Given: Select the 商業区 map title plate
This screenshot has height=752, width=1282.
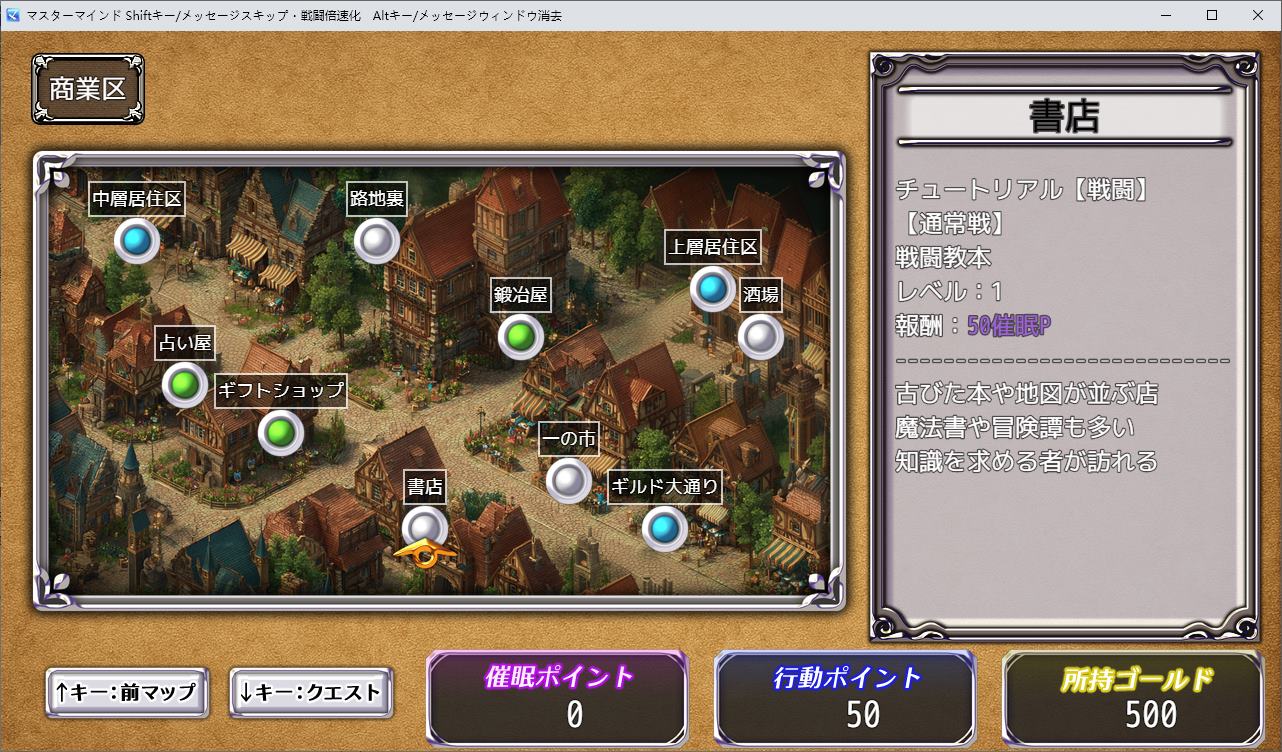Looking at the screenshot, I should [x=87, y=88].
